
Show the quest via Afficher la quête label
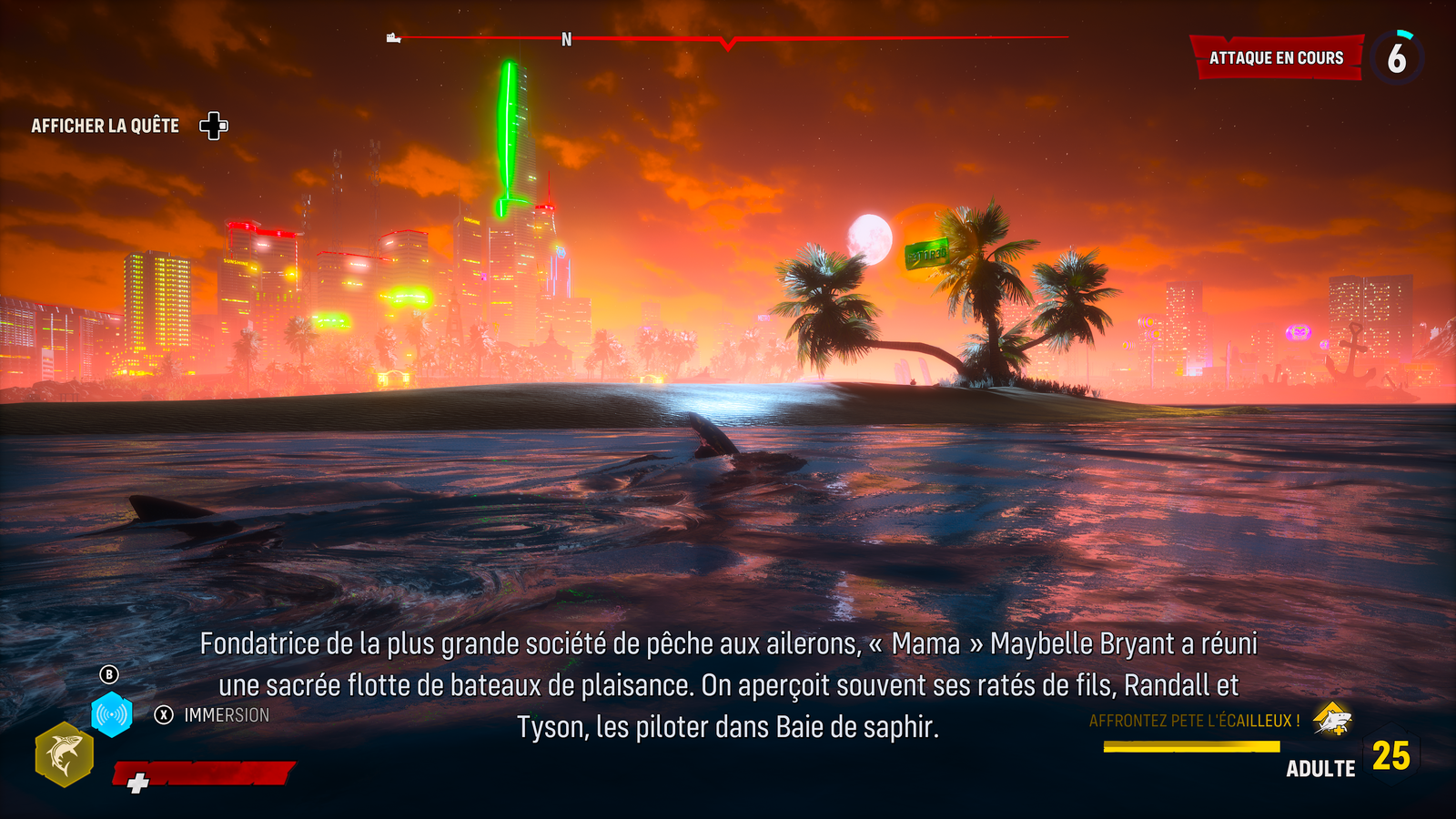point(106,126)
